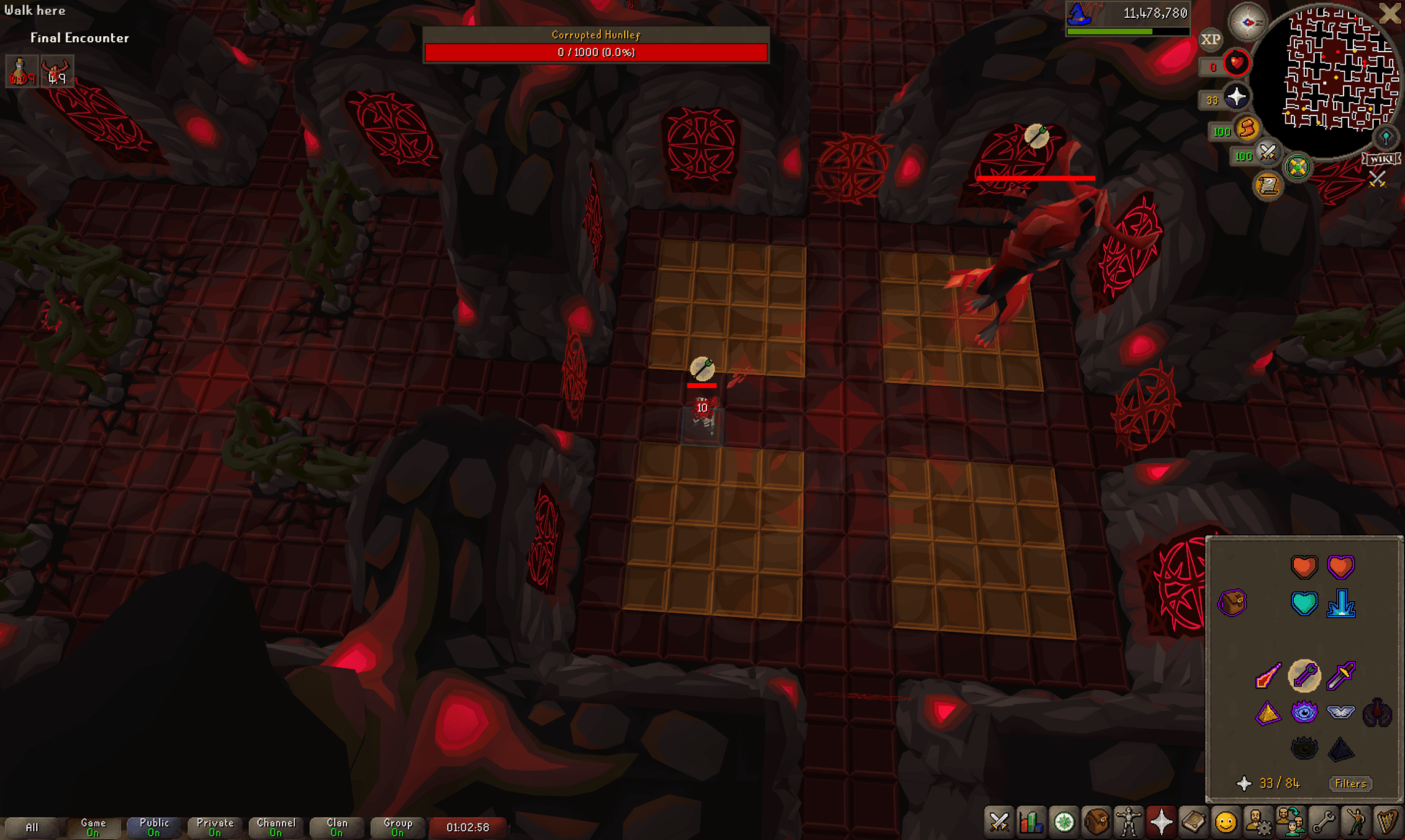The image size is (1405, 840).
Task: Toggle the XP drops button
Action: tap(1210, 40)
